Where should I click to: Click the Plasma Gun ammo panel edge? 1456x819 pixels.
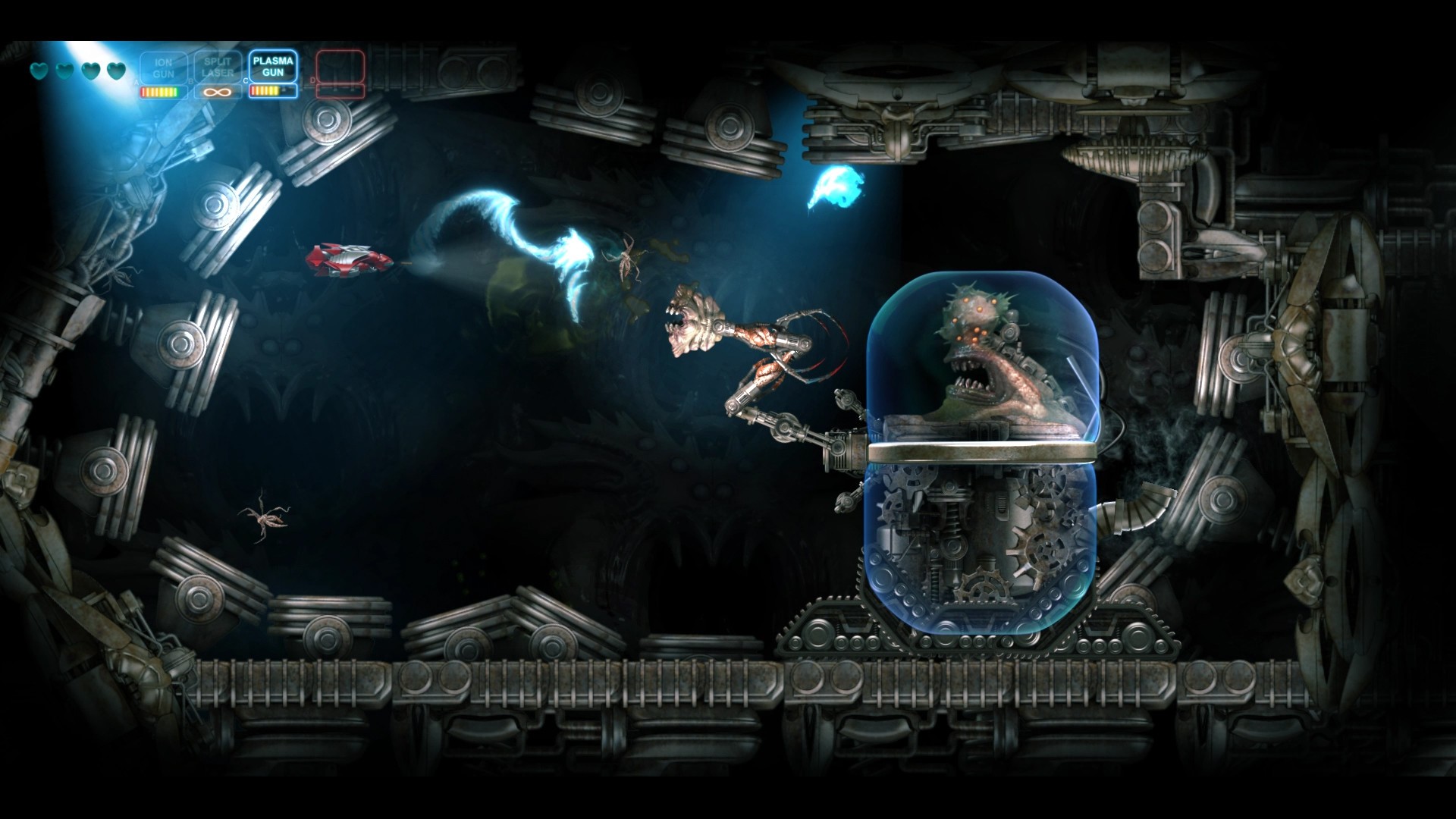pyautogui.click(x=296, y=91)
